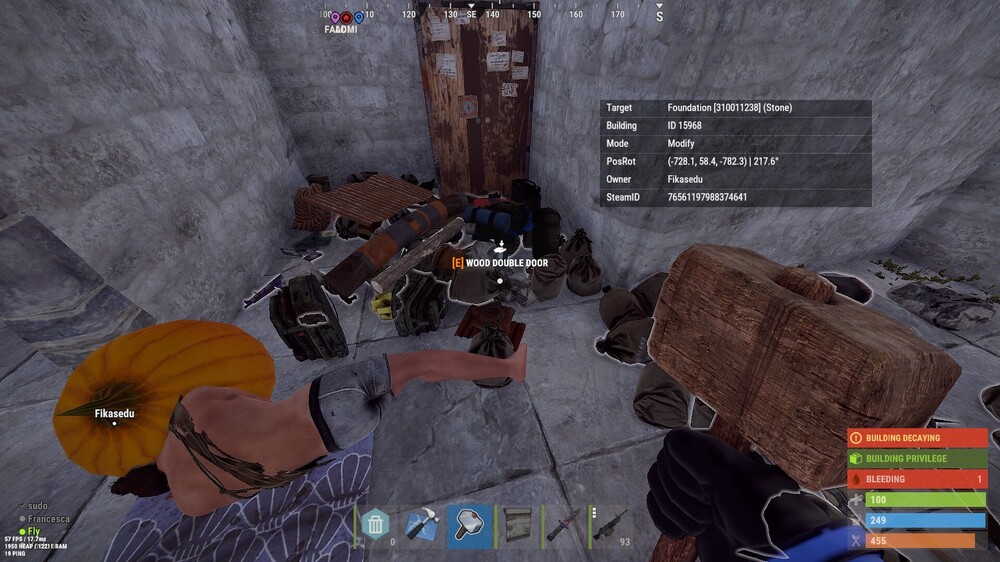Select the highlighted hammer hotbar slot

(x=468, y=524)
